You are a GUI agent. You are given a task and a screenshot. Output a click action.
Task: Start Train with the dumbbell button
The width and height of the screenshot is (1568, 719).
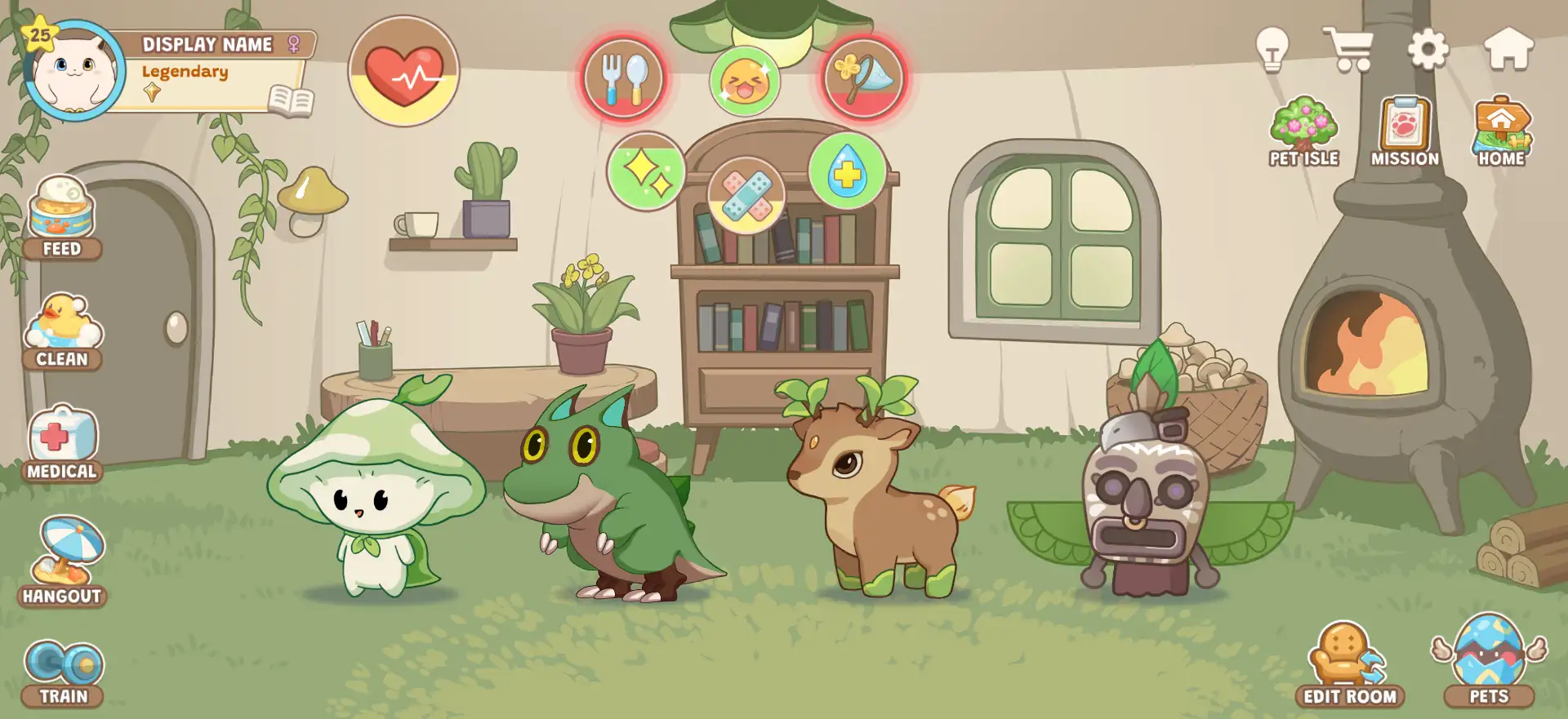(63, 672)
